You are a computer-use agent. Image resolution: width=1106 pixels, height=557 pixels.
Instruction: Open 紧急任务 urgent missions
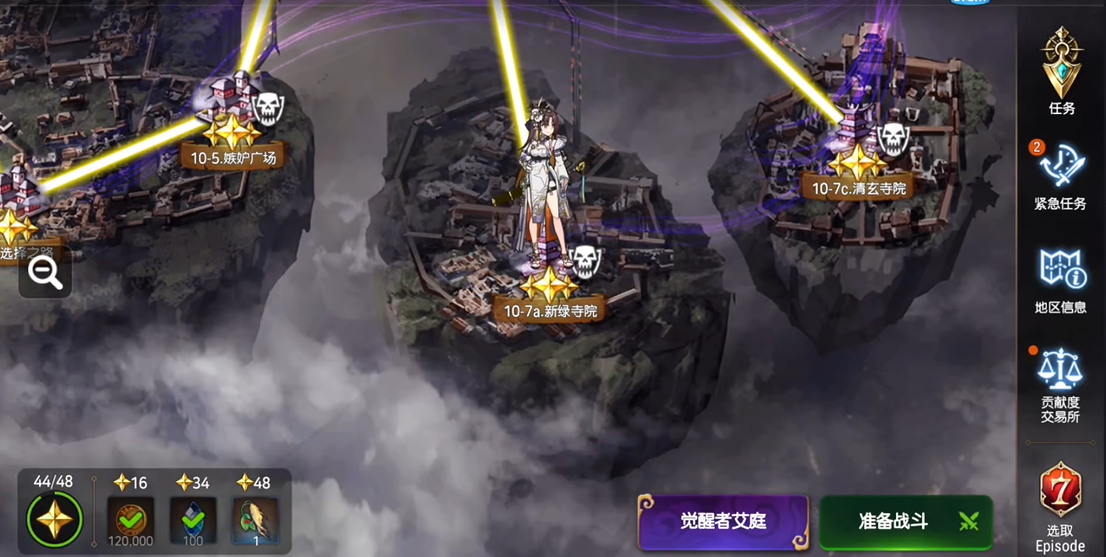click(x=1060, y=175)
